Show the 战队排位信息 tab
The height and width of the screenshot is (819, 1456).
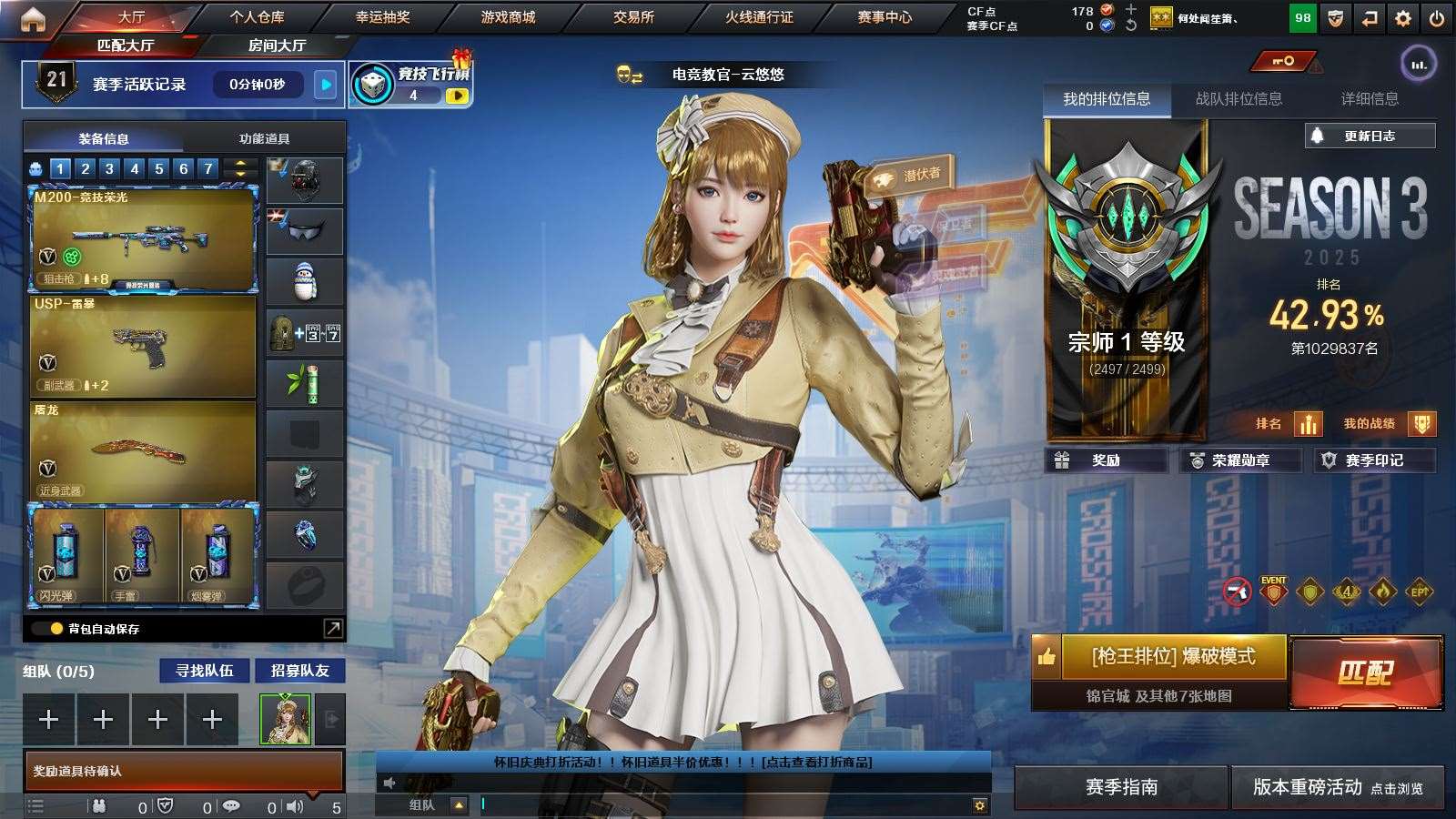coord(1239,99)
